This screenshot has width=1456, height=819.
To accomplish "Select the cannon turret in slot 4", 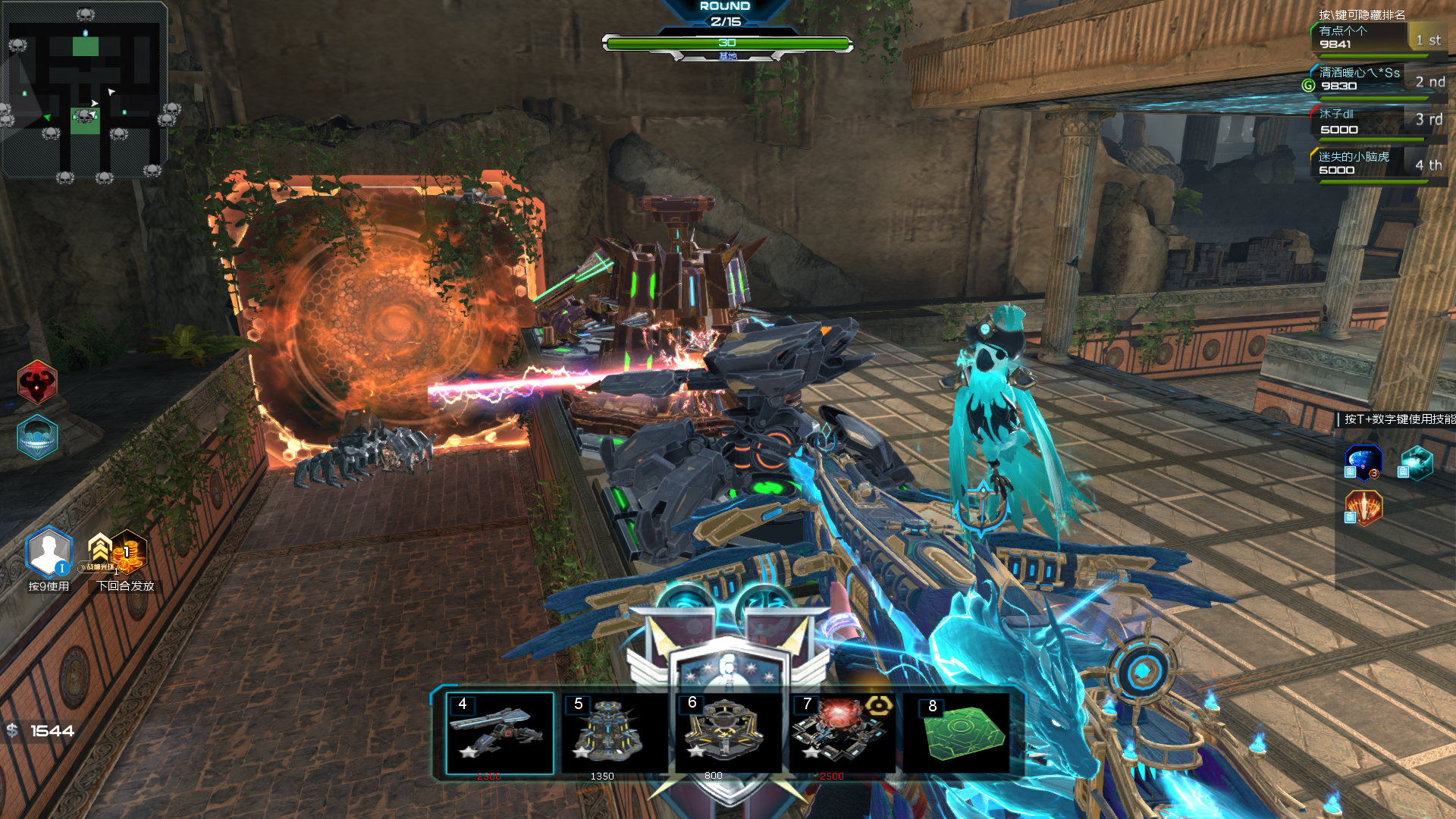I will 500,733.
